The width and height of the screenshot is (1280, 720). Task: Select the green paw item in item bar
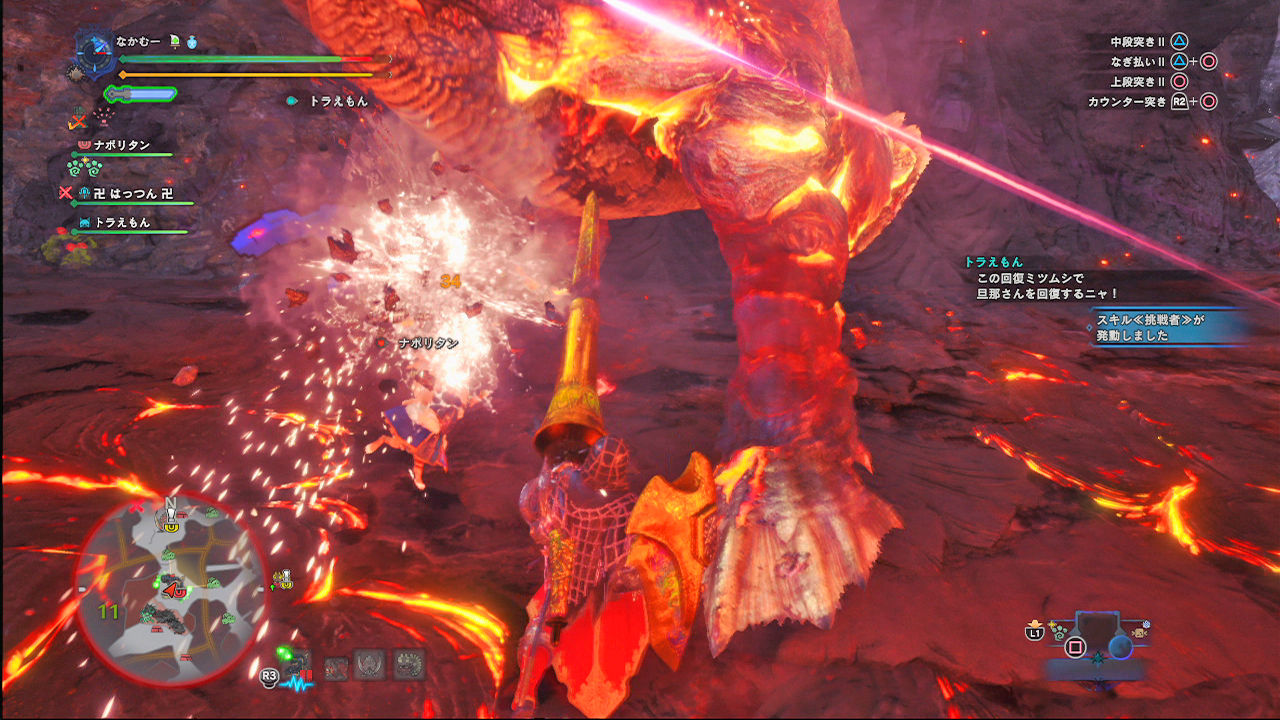click(1059, 632)
